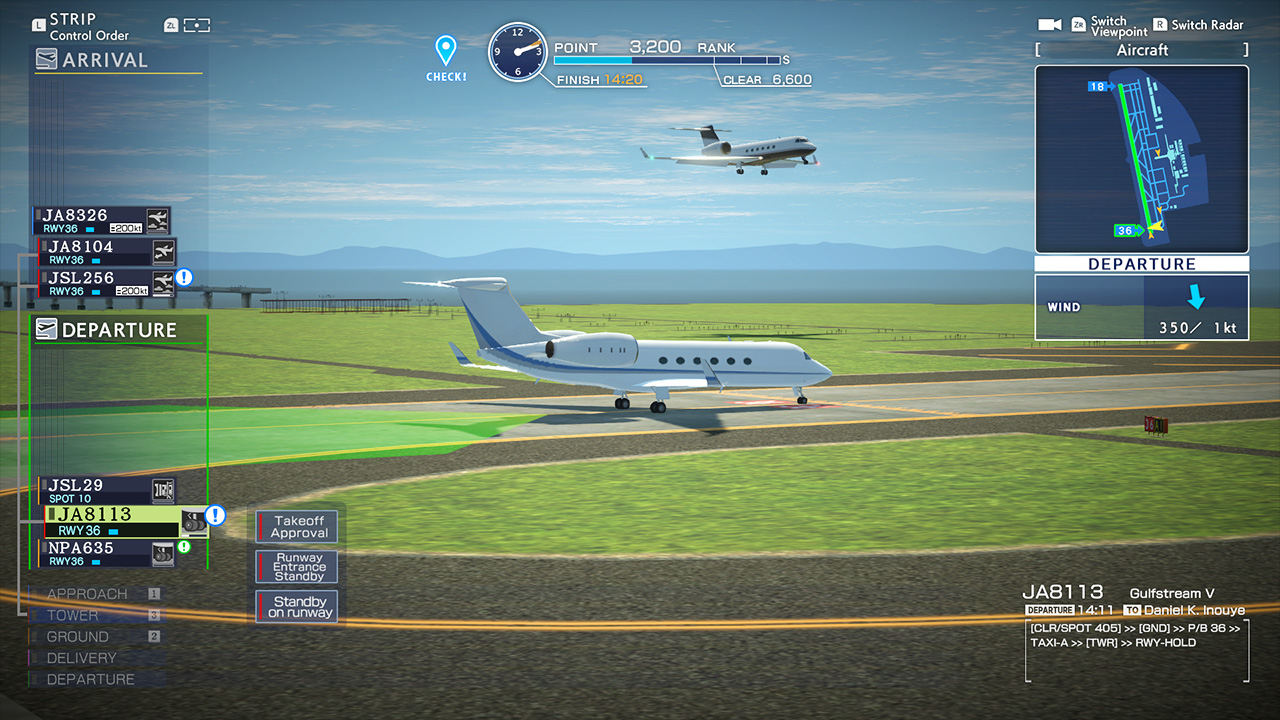Click the blue alert icon on JSL256 strip

(182, 279)
